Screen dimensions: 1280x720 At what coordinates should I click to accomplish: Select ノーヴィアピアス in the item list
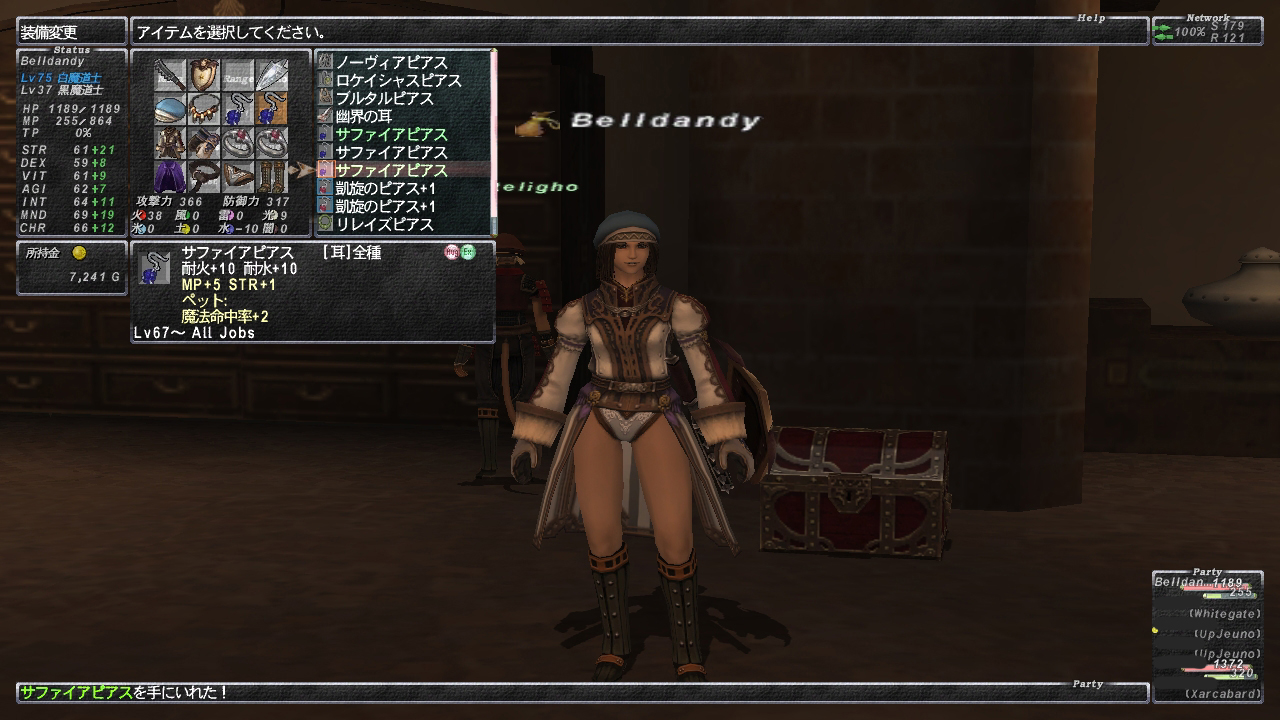[391, 63]
